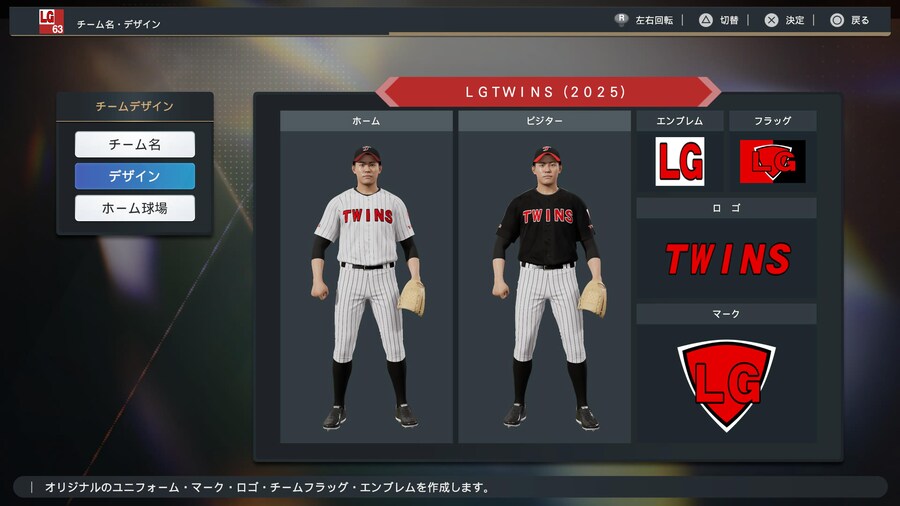Edit the red TWINS logo
The height and width of the screenshot is (506, 900).
[x=727, y=259]
